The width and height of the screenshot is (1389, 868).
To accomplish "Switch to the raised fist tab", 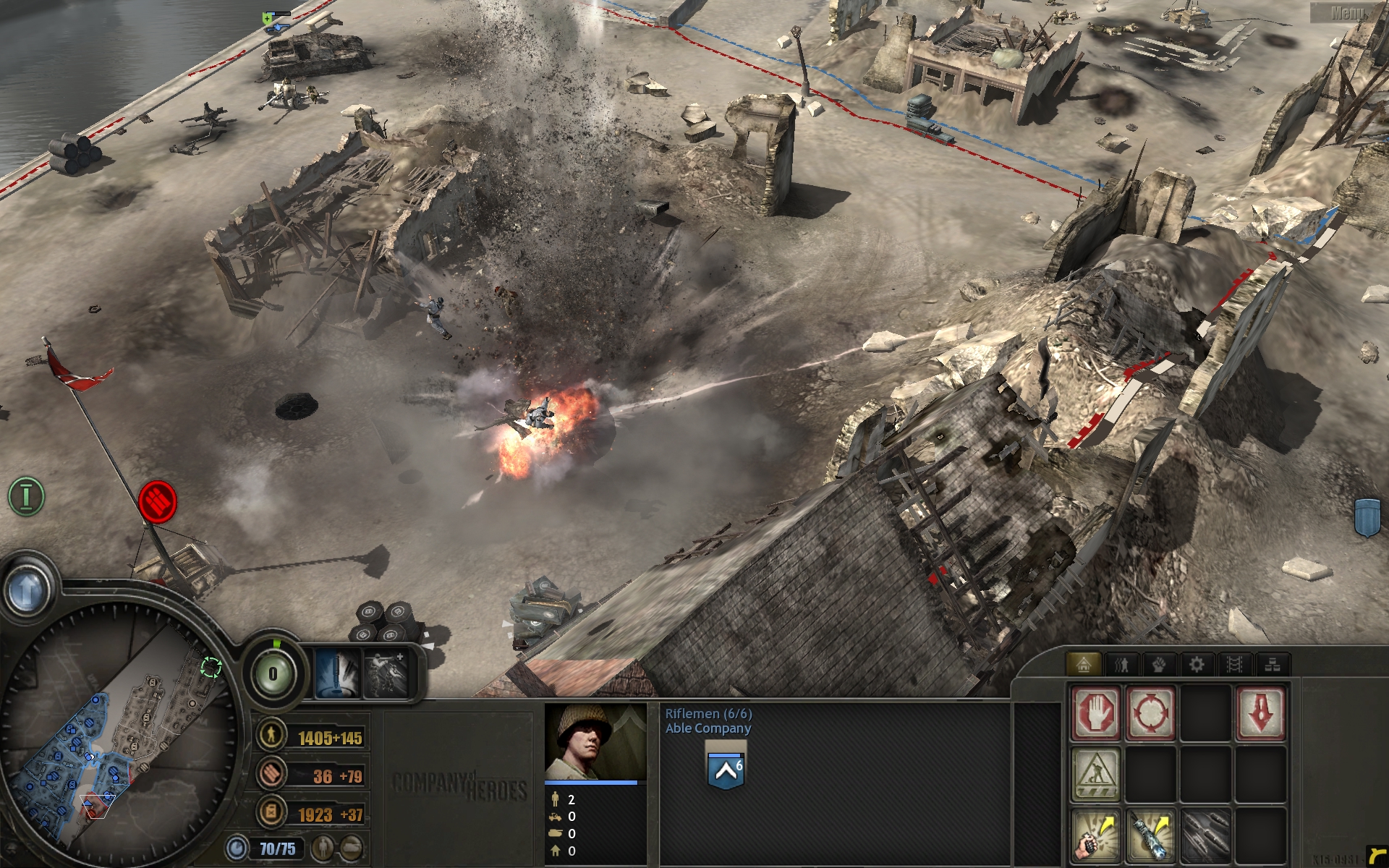I will pyautogui.click(x=1159, y=664).
